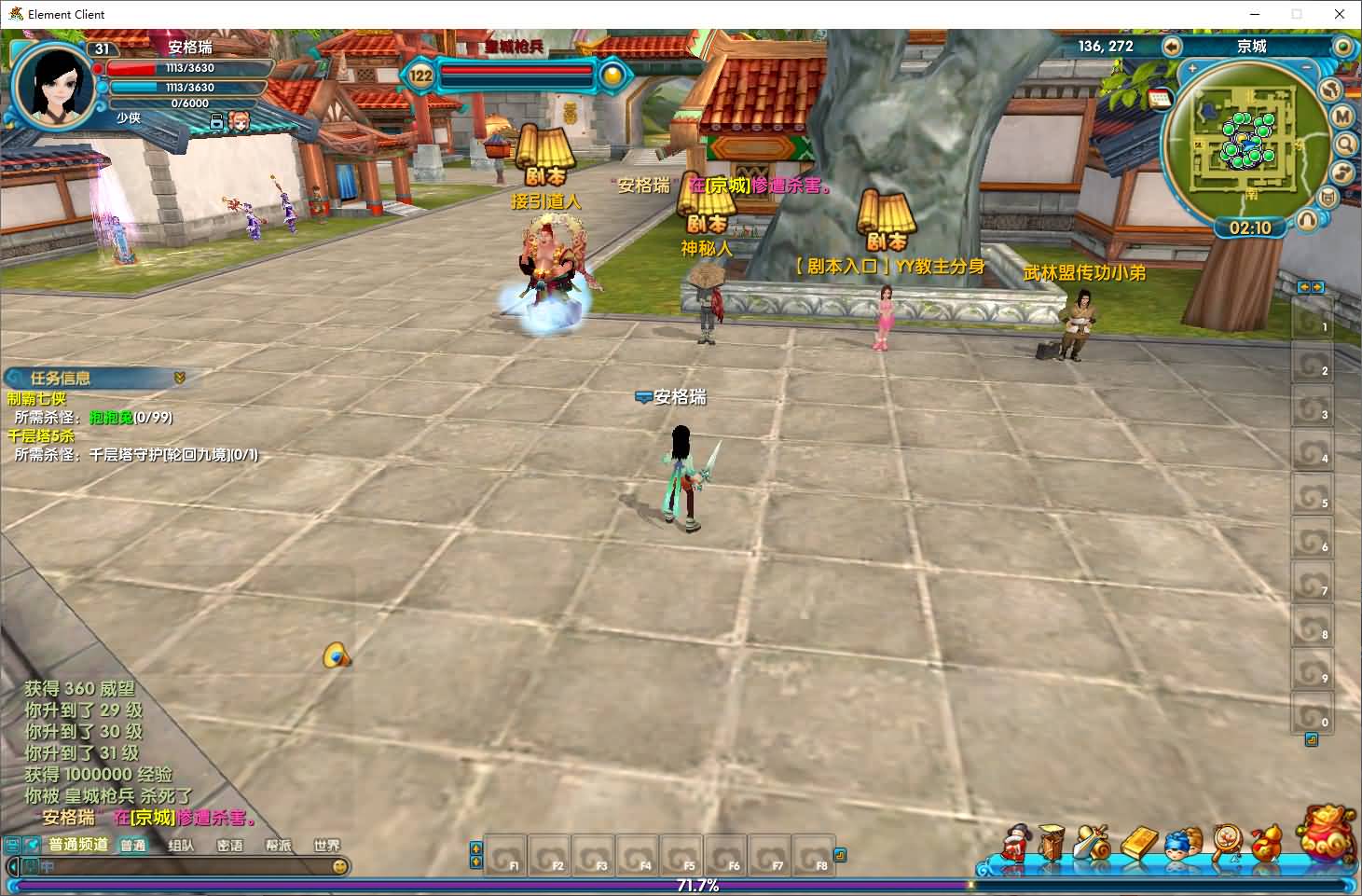The width and height of the screenshot is (1362, 896).
Task: Switch chat to the 组队 channel
Action: click(x=181, y=846)
